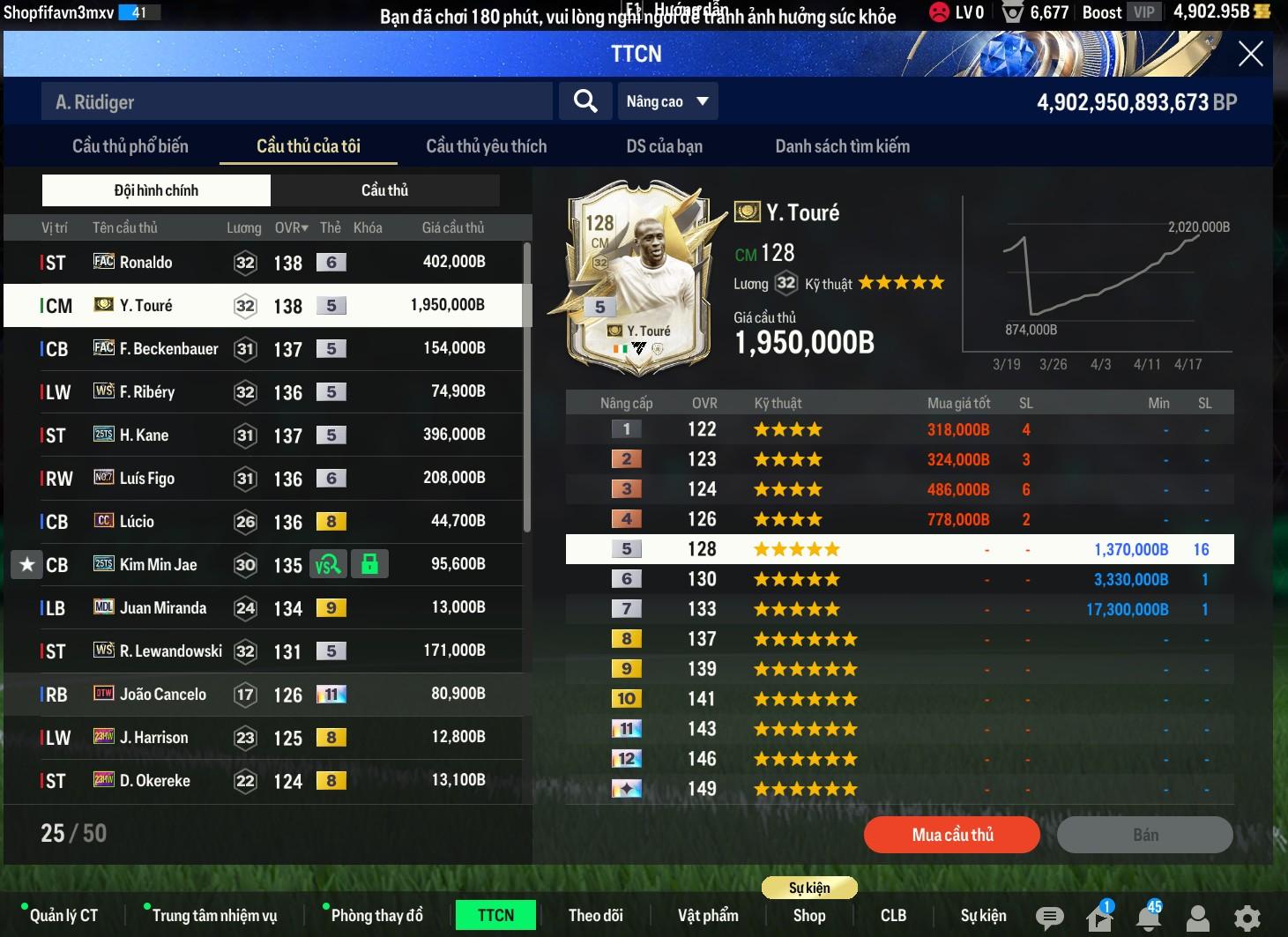The height and width of the screenshot is (937, 1288).
Task: Close the TTCN window
Action: 1250,55
